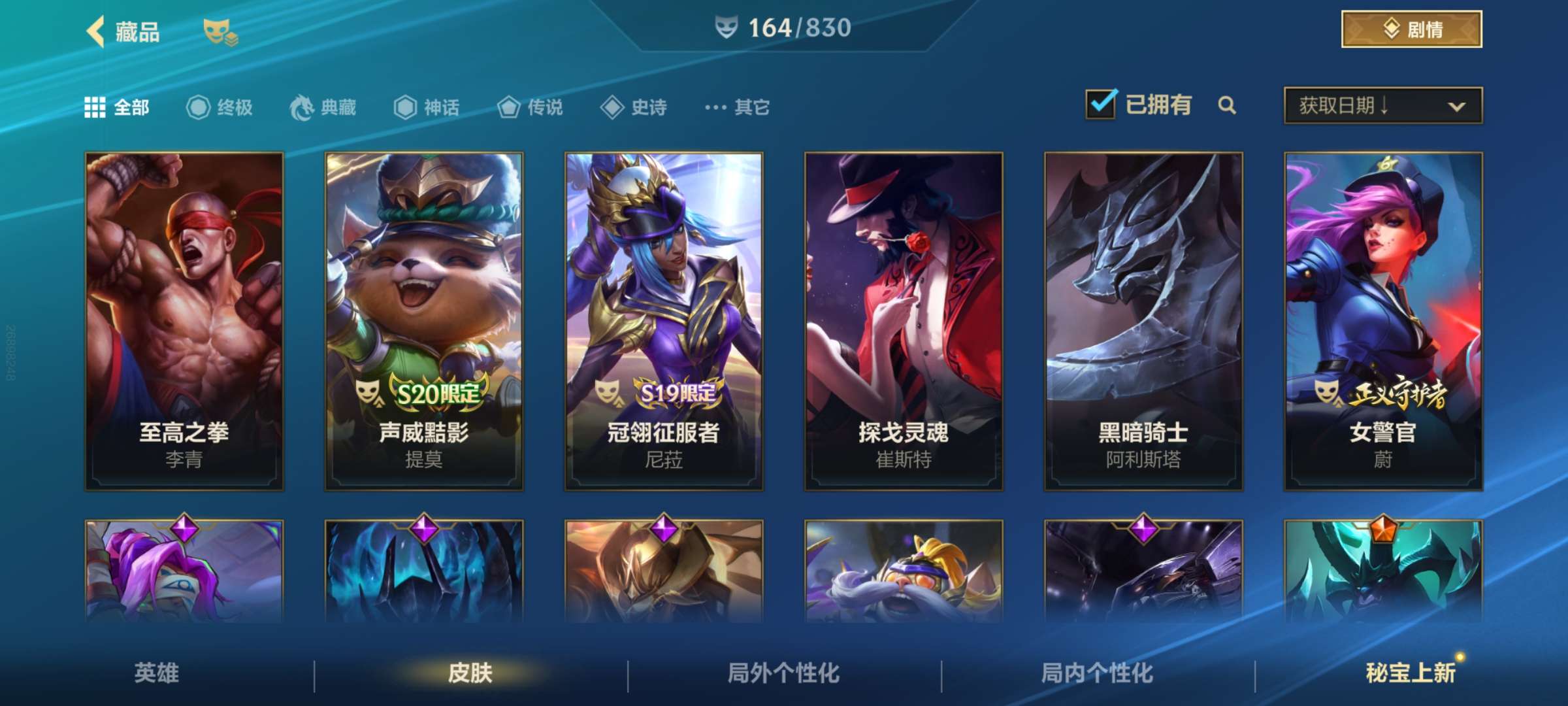Select the 神话 hexagon filter icon
The height and width of the screenshot is (706, 1568).
coord(405,107)
